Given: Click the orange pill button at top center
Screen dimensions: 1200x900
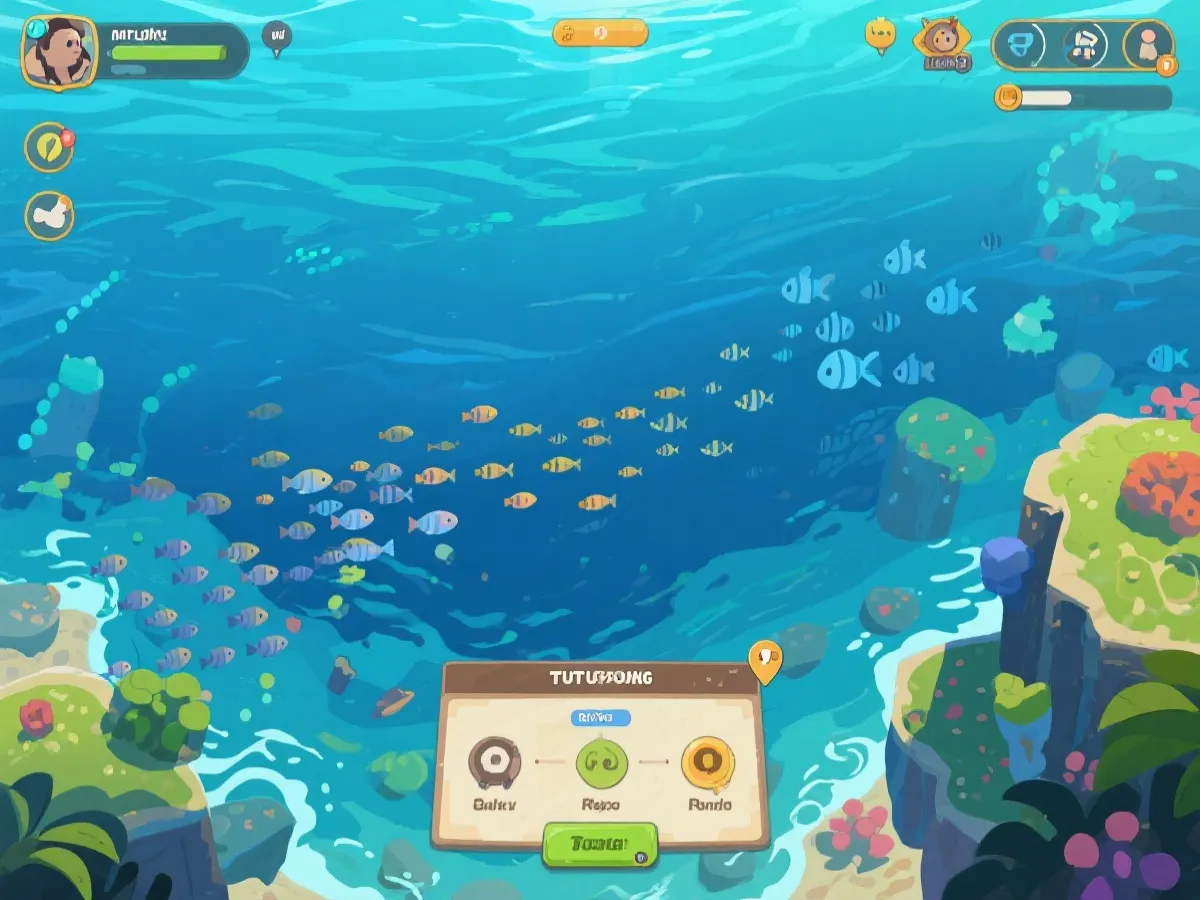Looking at the screenshot, I should (x=600, y=32).
